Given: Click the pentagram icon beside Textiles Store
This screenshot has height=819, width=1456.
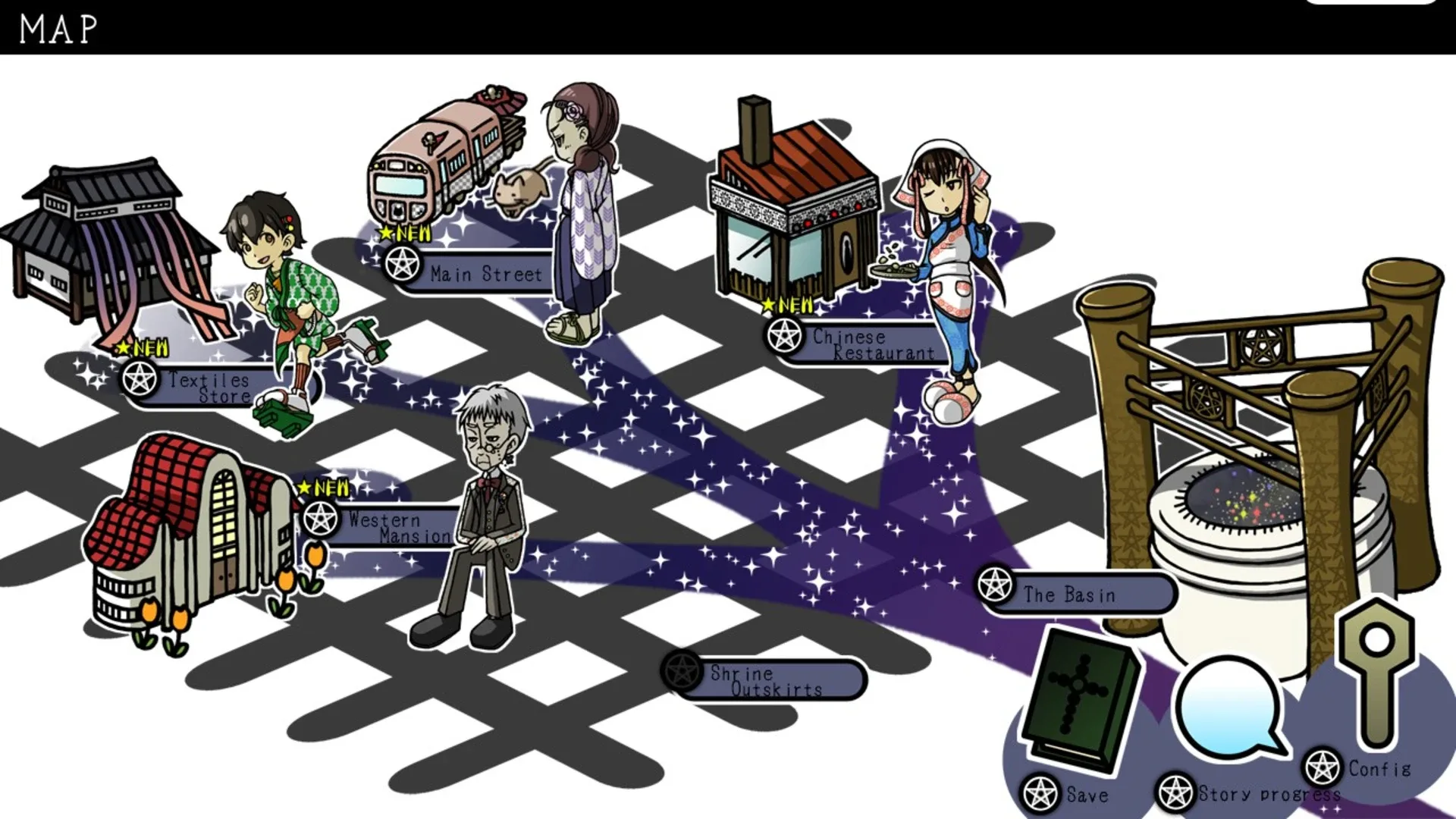Looking at the screenshot, I should click(139, 377).
